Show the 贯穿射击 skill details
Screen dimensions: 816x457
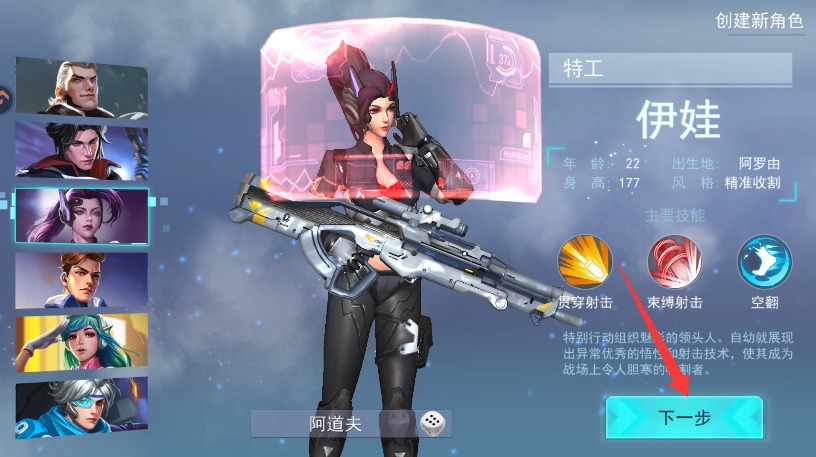tap(585, 262)
